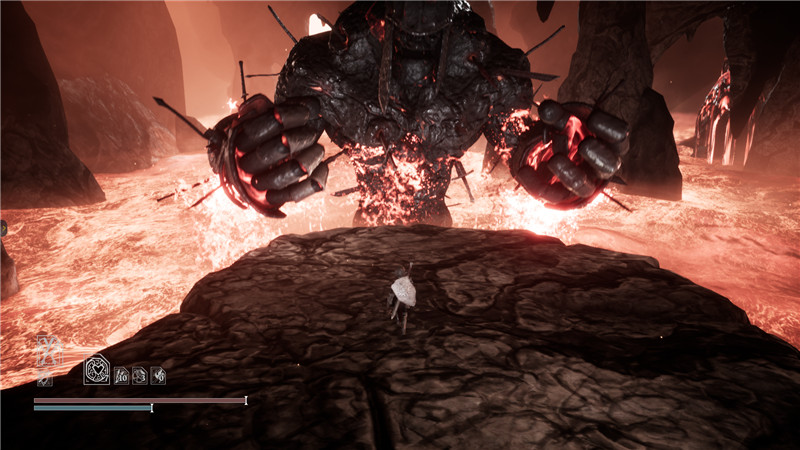Pick the item slot showing count 0
800x450 pixels.
point(158,375)
